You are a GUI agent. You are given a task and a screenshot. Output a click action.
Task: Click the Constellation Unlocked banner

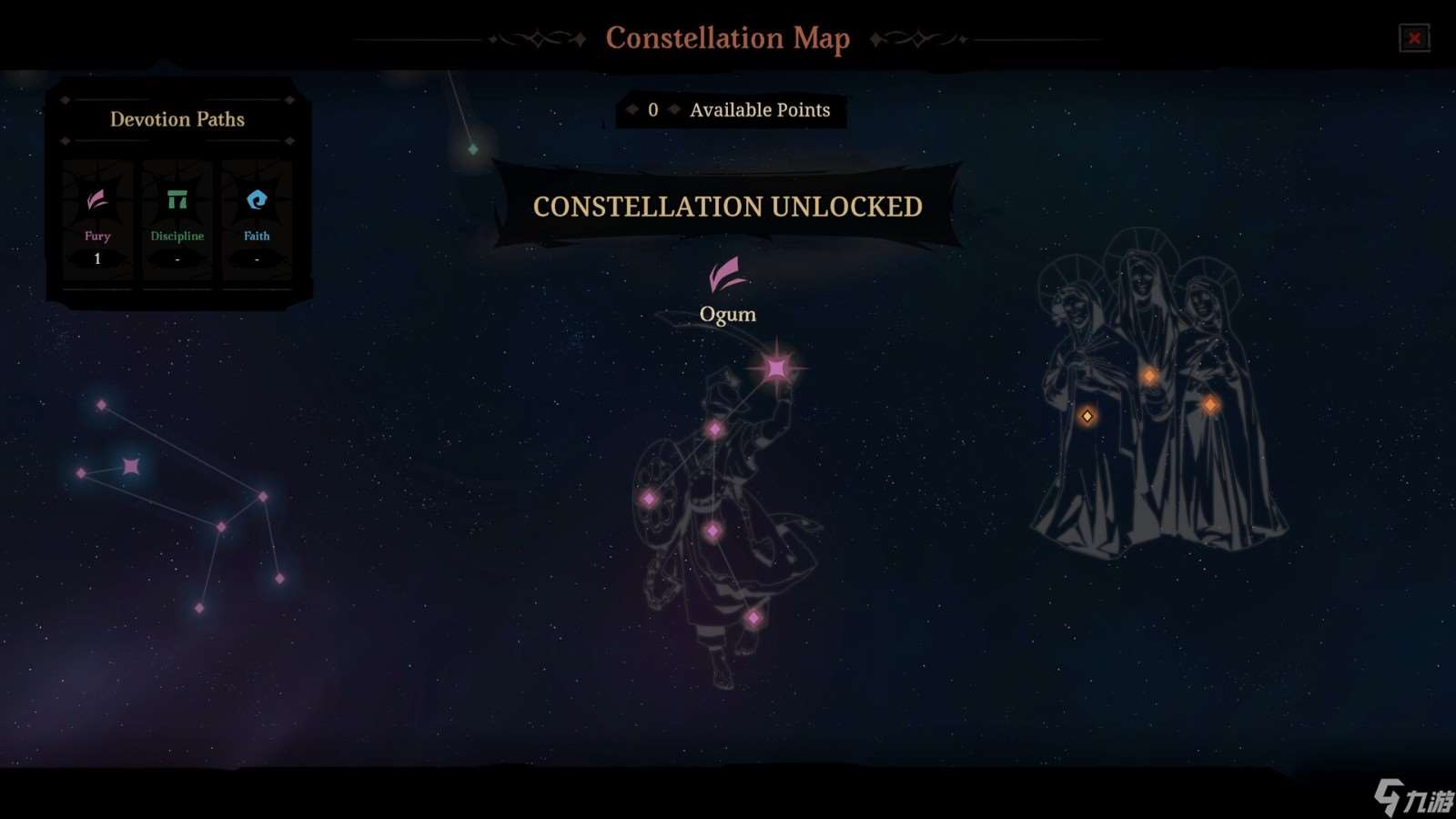pos(727,207)
